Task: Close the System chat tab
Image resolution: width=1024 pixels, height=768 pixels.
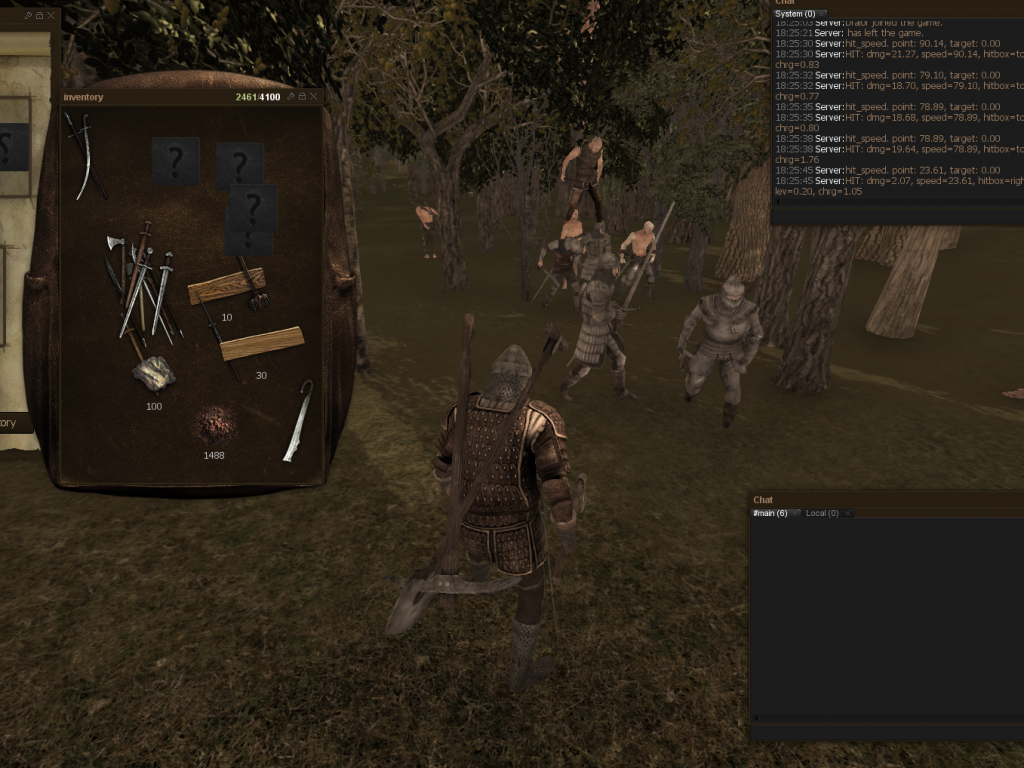Action: (822, 14)
